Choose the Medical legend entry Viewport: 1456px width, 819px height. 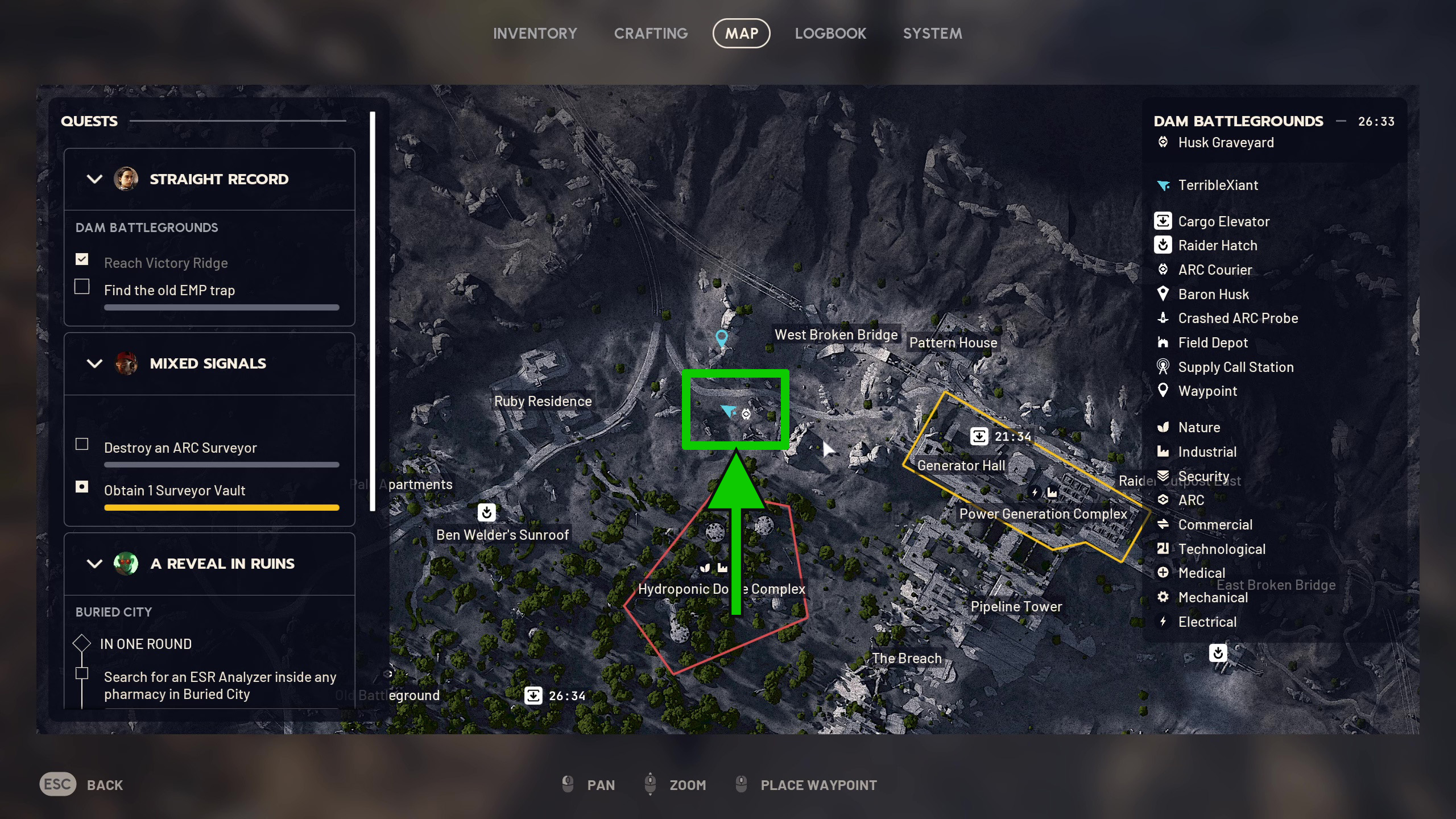point(1201,573)
